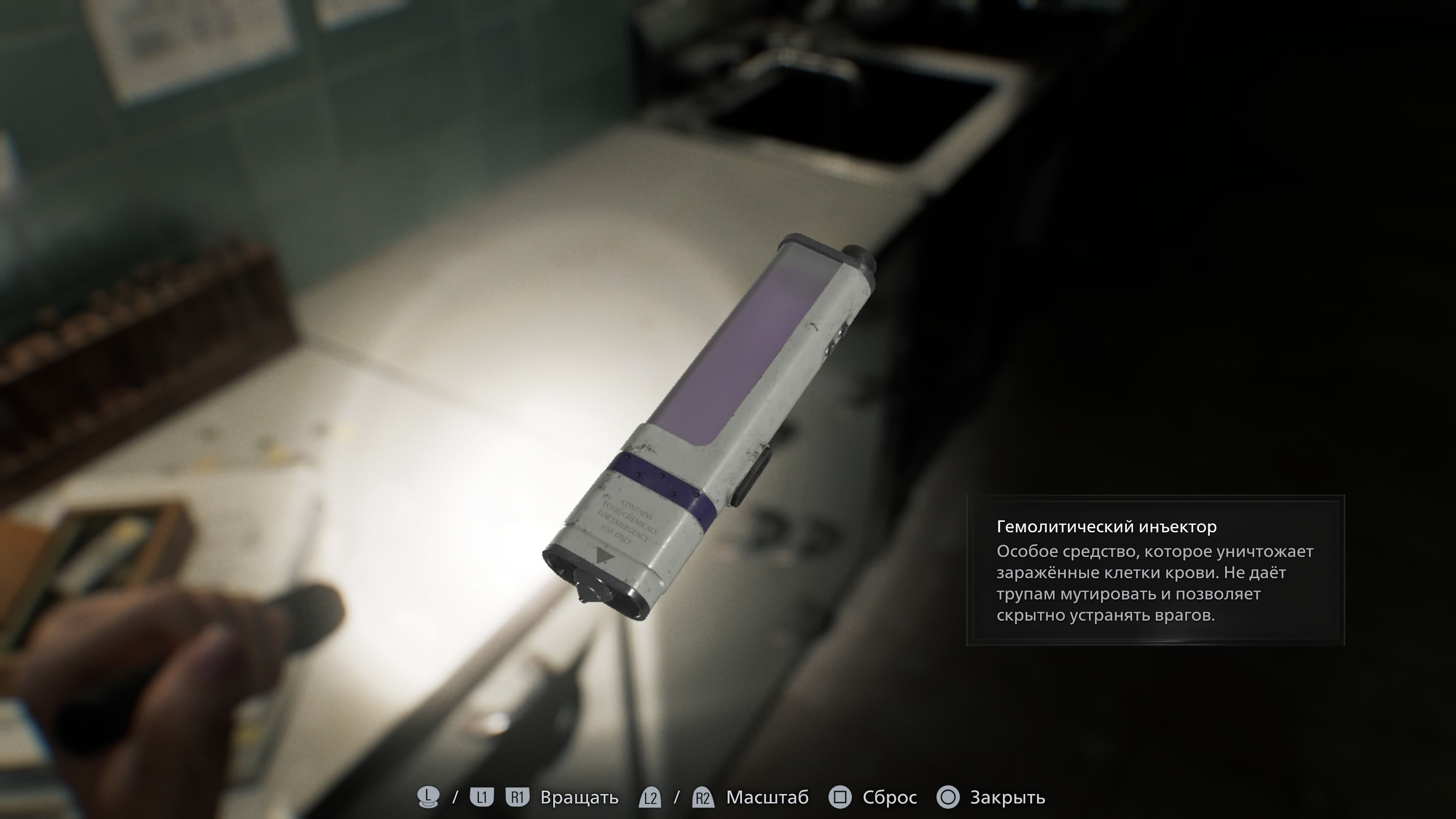1456x819 pixels.
Task: Select the left stick icon before Вращать
Action: click(429, 797)
